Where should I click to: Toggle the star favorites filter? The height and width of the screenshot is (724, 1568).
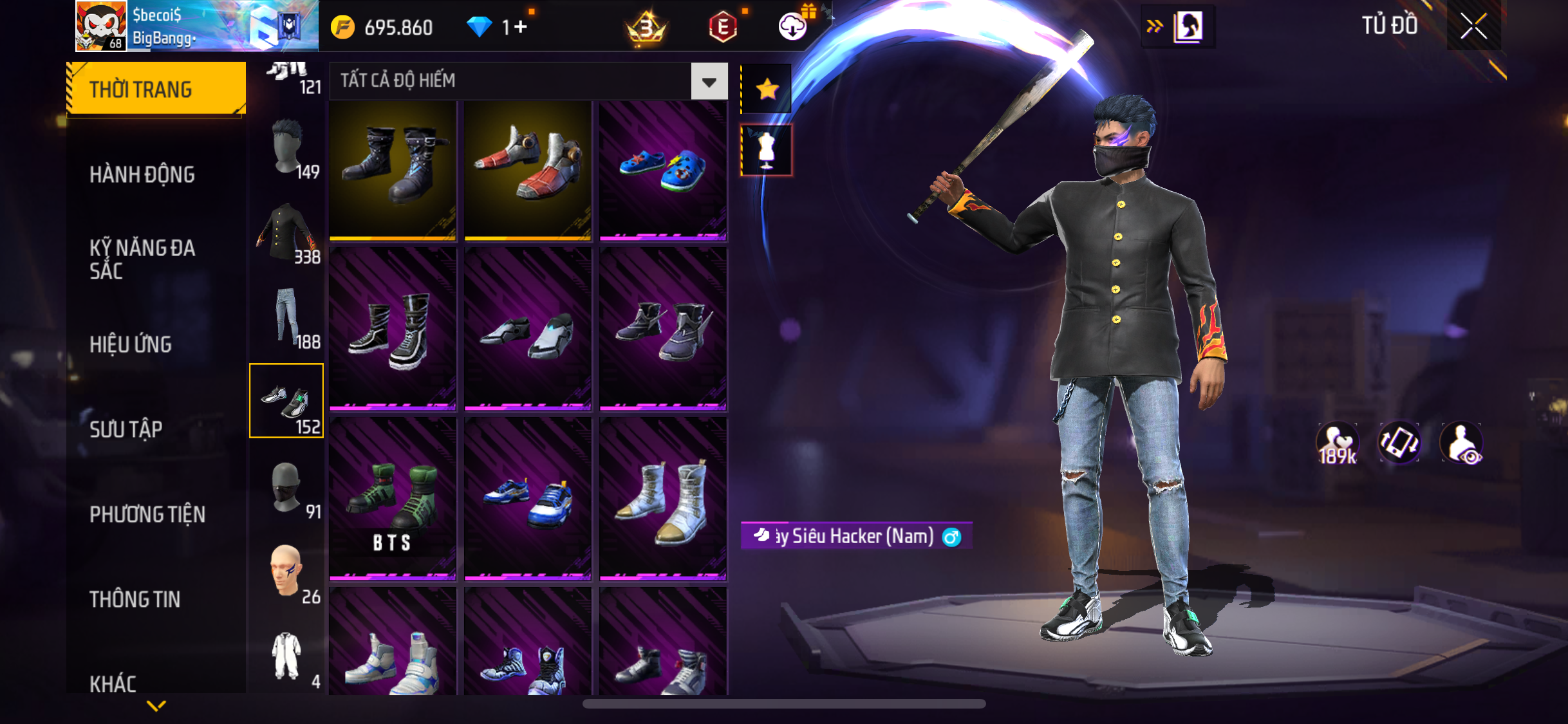pyautogui.click(x=767, y=89)
